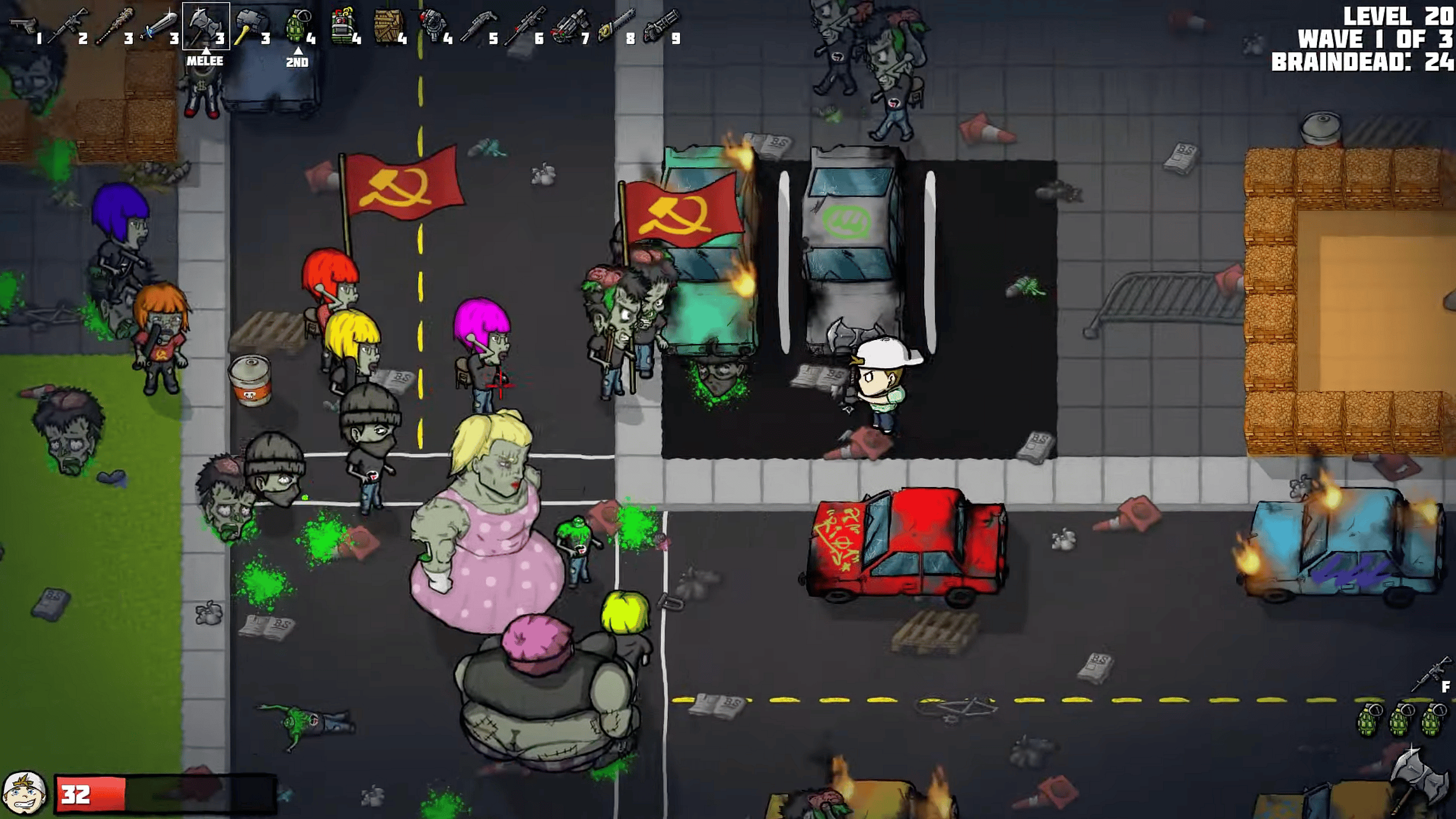Equip the chainsaw in slot 8

coord(616,25)
